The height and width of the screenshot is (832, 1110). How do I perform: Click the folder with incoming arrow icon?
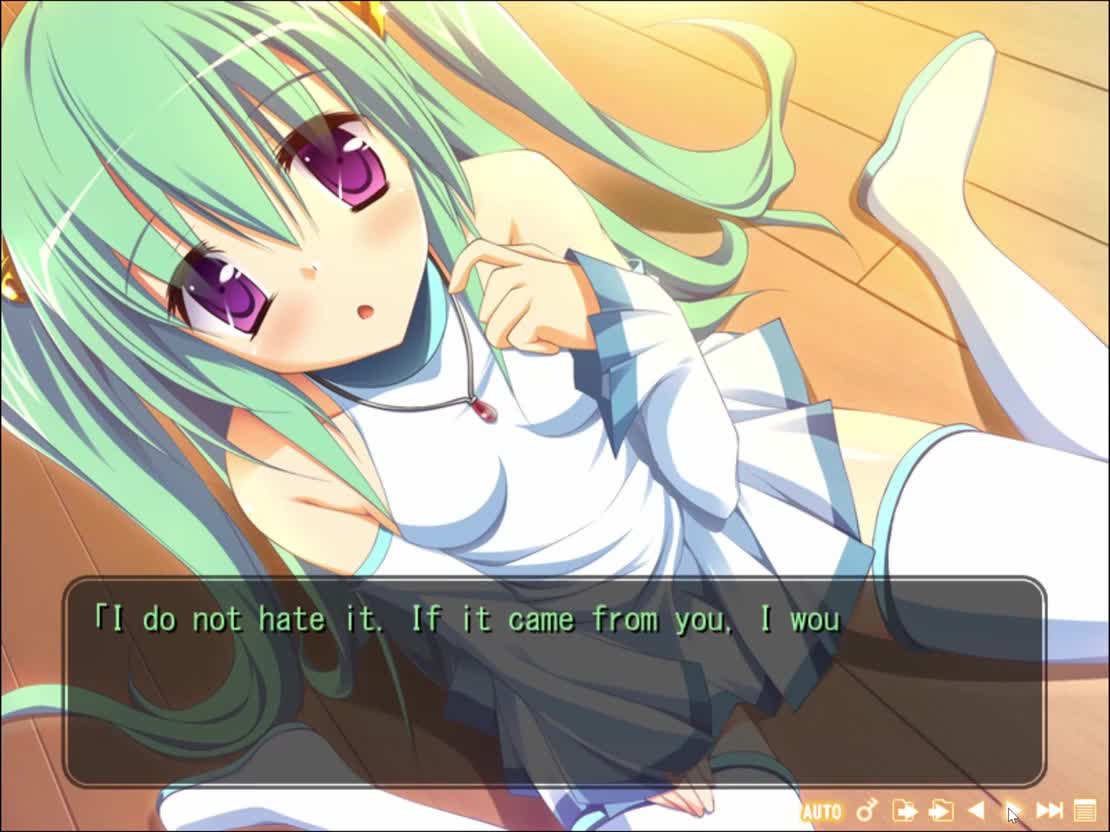[940, 810]
